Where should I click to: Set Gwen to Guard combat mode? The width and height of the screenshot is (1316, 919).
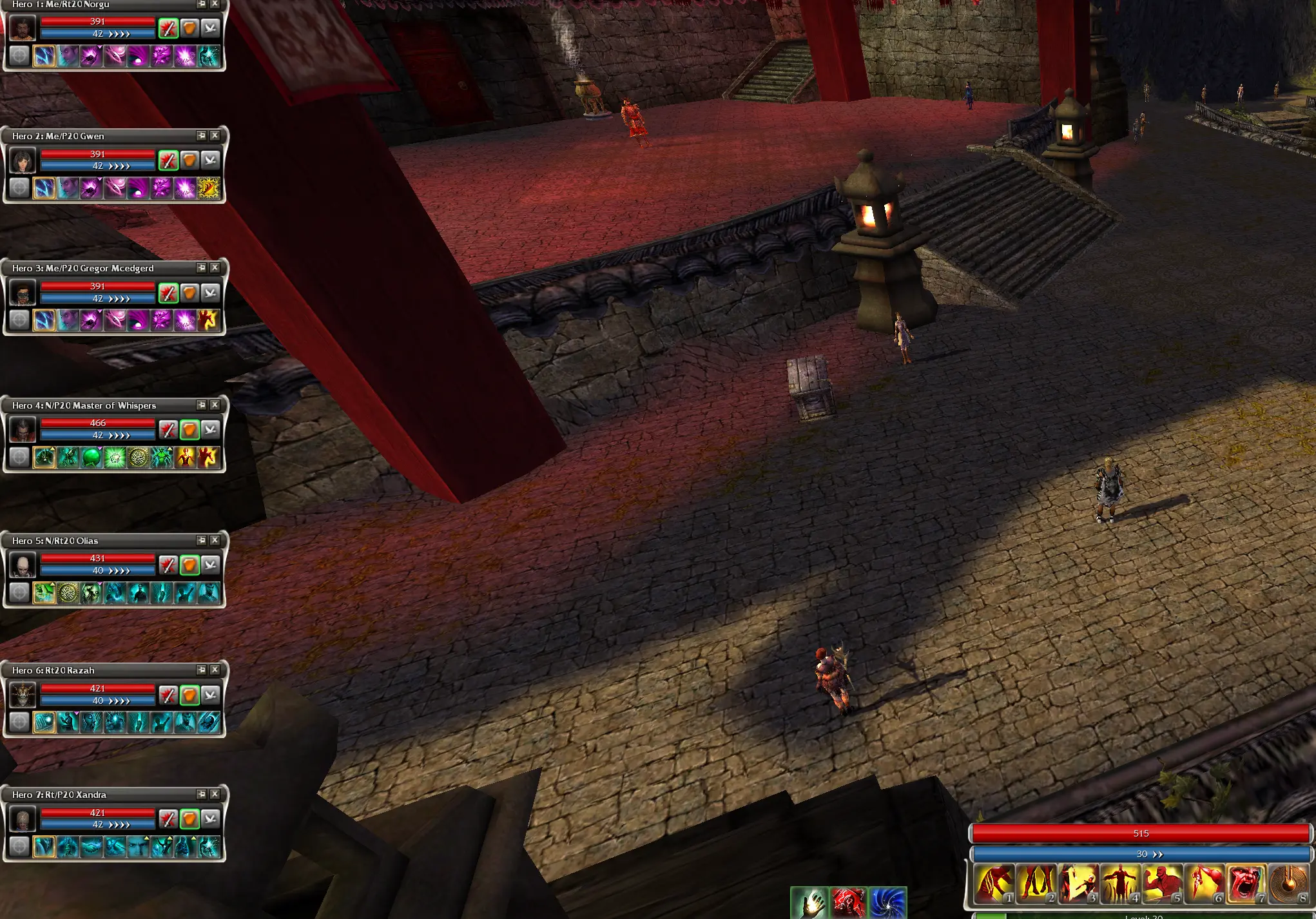point(189,160)
